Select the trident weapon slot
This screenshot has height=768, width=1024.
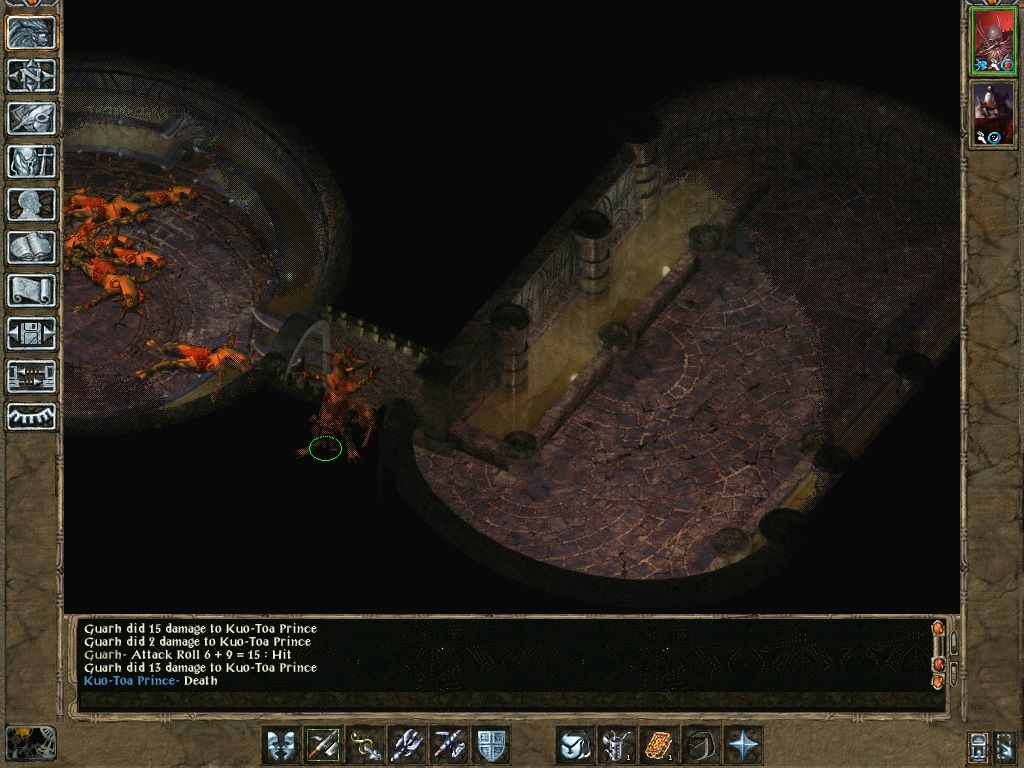[407, 745]
